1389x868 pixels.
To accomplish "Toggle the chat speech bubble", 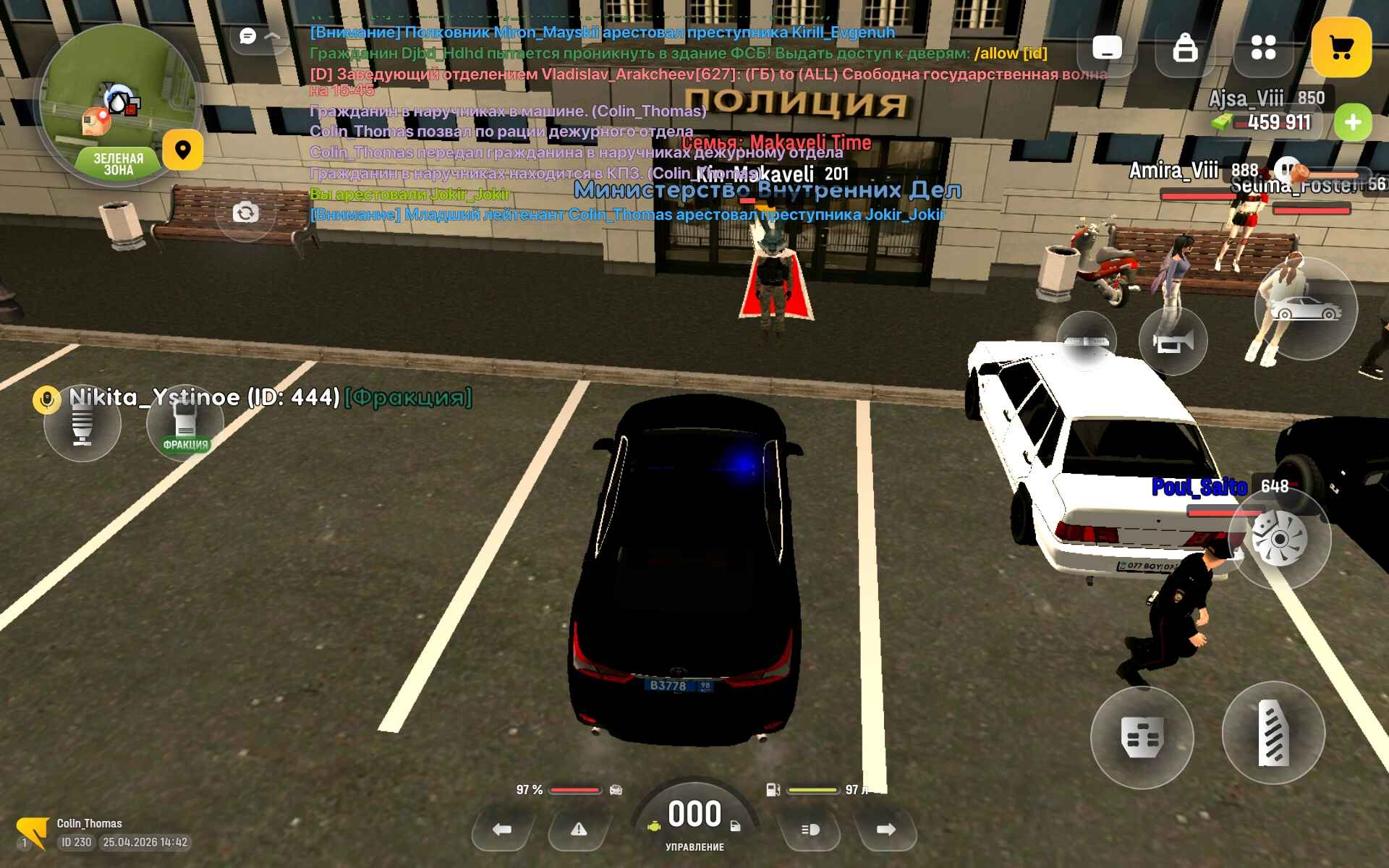I will 248,36.
